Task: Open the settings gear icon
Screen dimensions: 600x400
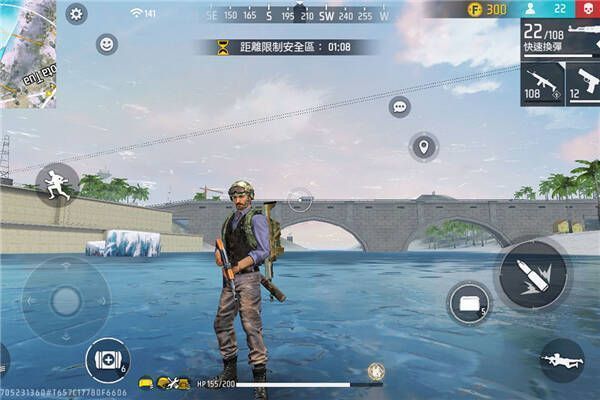Action: click(x=76, y=14)
